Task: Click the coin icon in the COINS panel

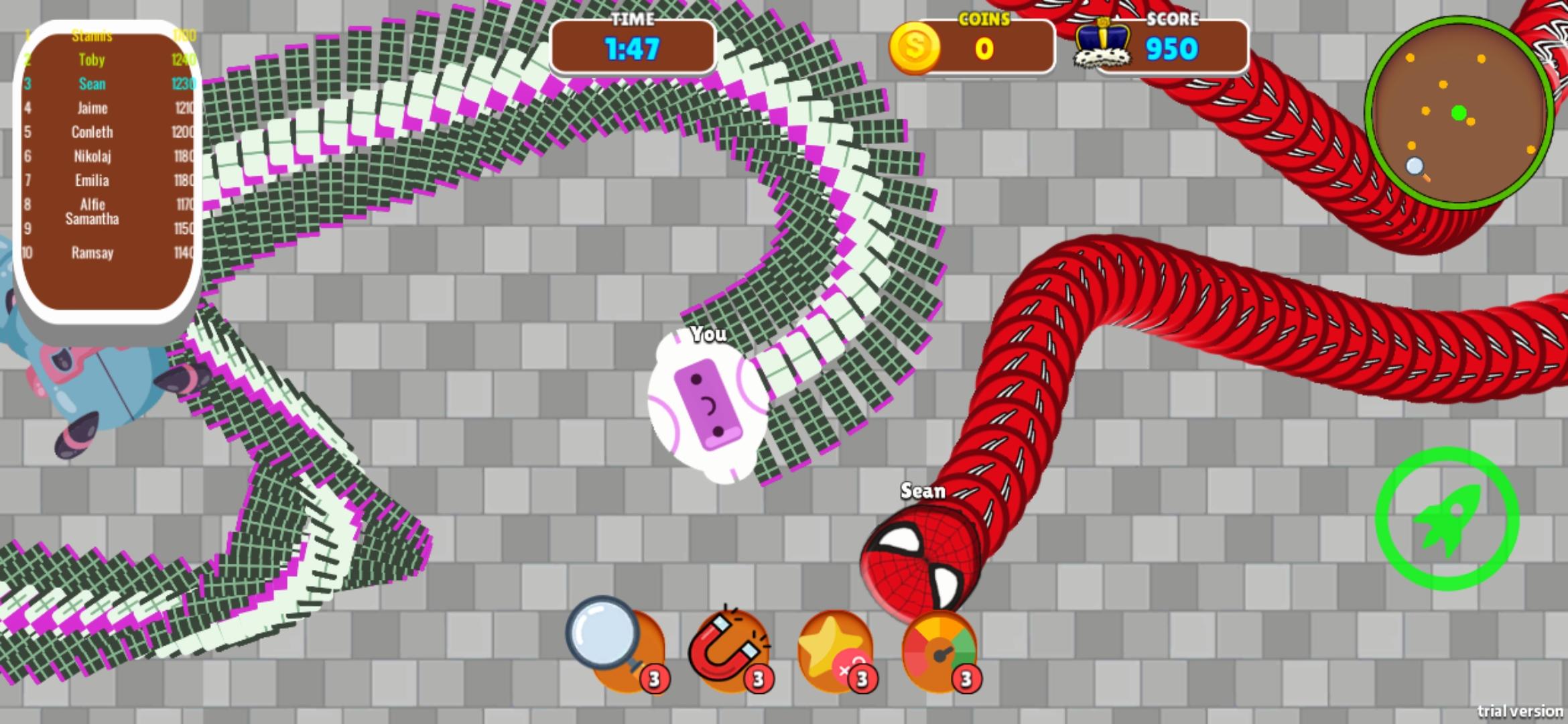Action: [x=915, y=47]
